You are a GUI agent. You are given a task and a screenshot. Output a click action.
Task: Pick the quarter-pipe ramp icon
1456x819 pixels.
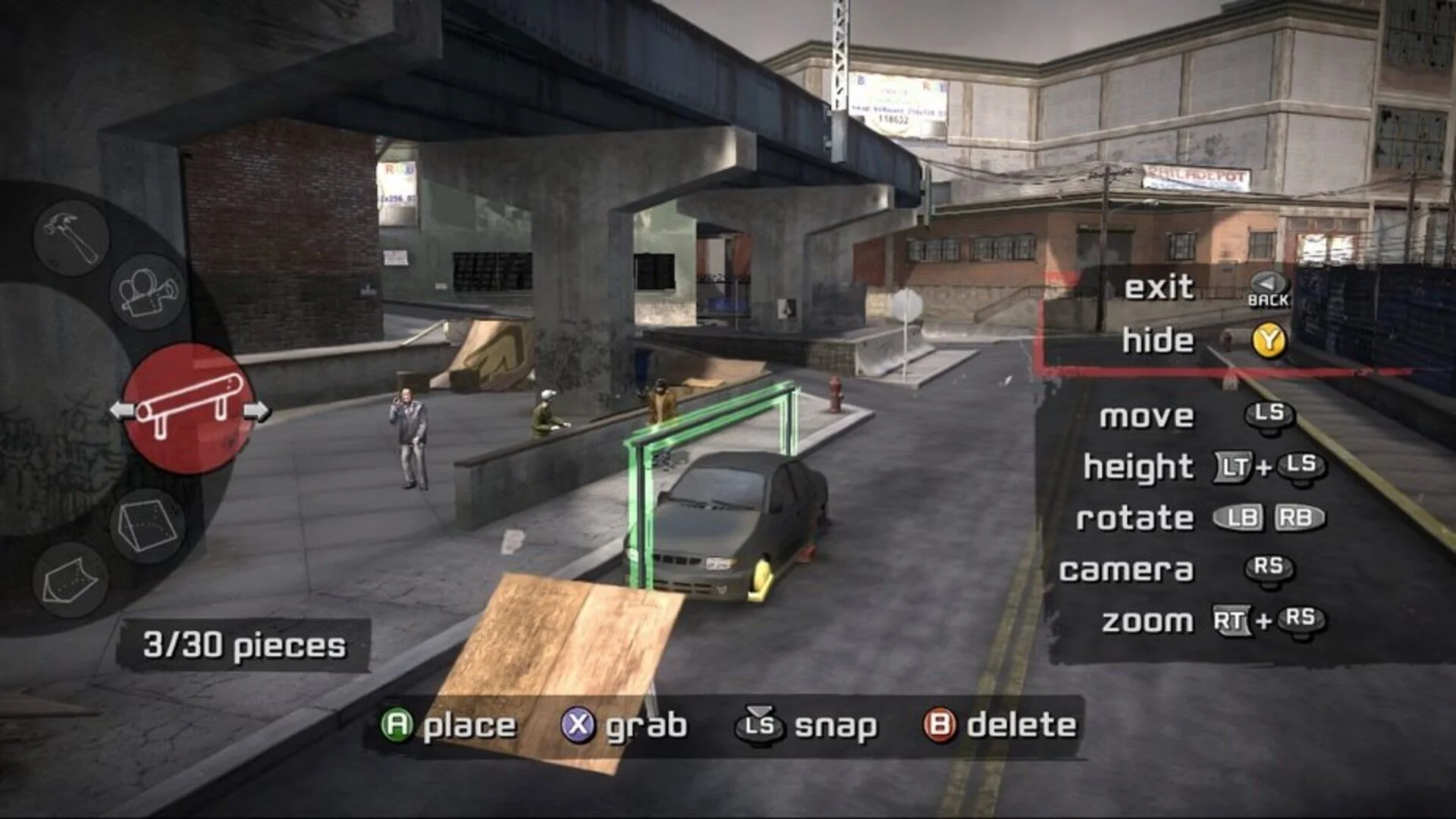click(74, 580)
